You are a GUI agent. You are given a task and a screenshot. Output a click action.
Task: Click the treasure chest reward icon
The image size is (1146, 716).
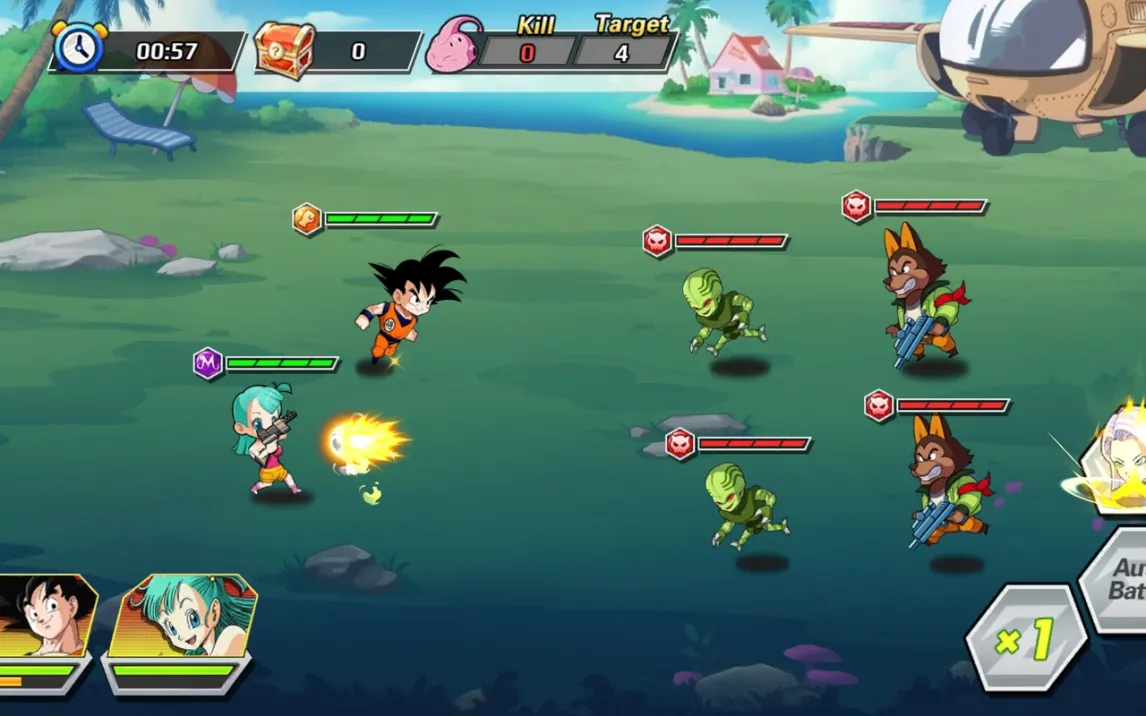pos(284,51)
